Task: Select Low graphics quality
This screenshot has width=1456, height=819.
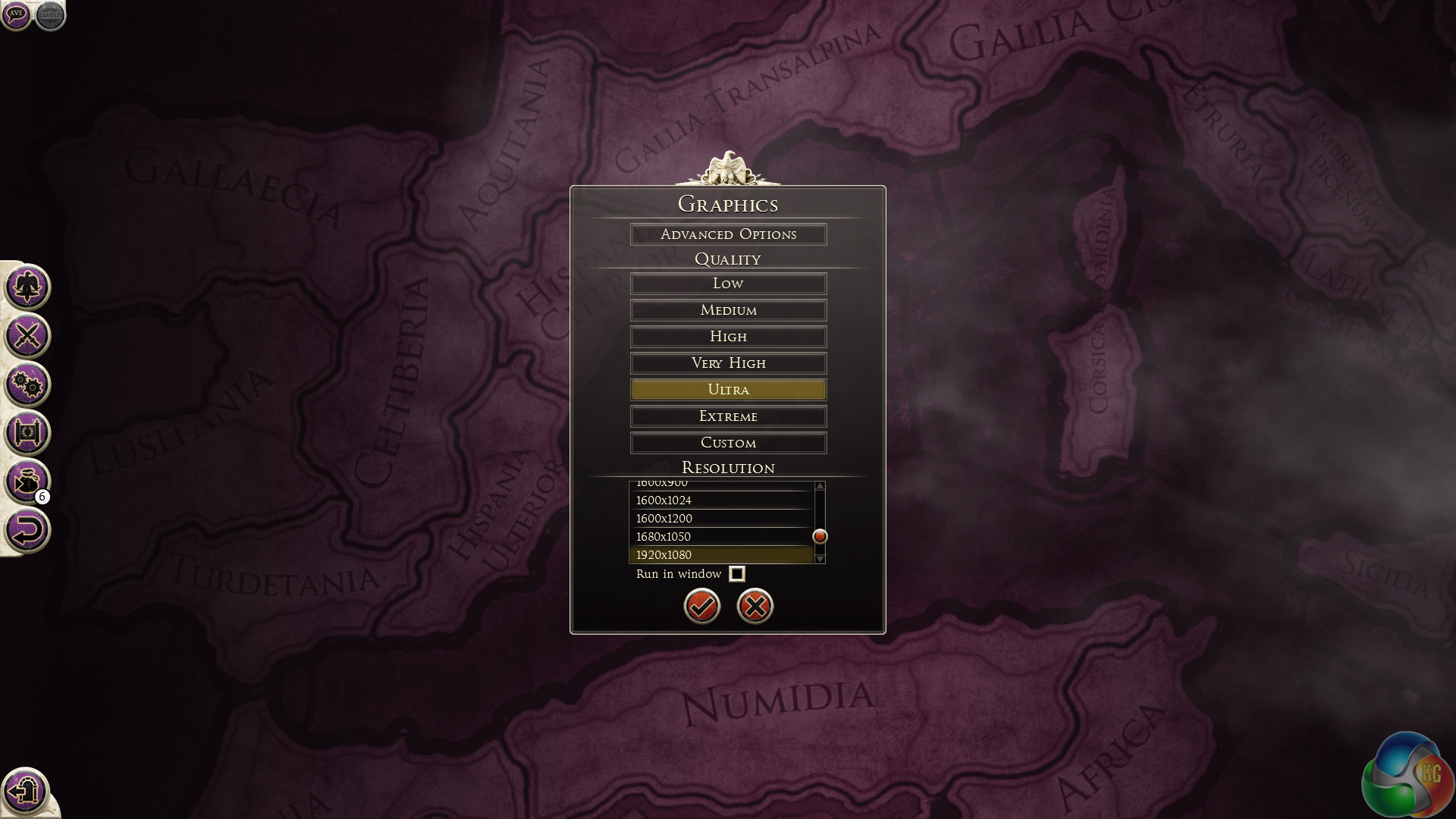Action: (x=728, y=284)
